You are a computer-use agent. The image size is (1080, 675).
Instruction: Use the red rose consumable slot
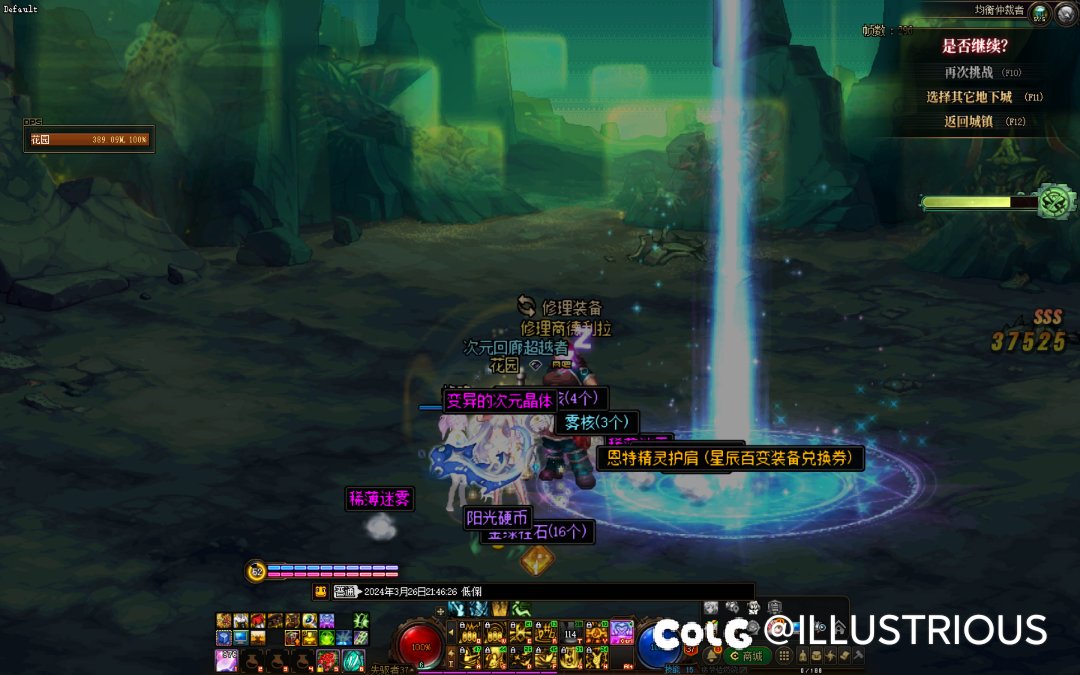pos(327,660)
